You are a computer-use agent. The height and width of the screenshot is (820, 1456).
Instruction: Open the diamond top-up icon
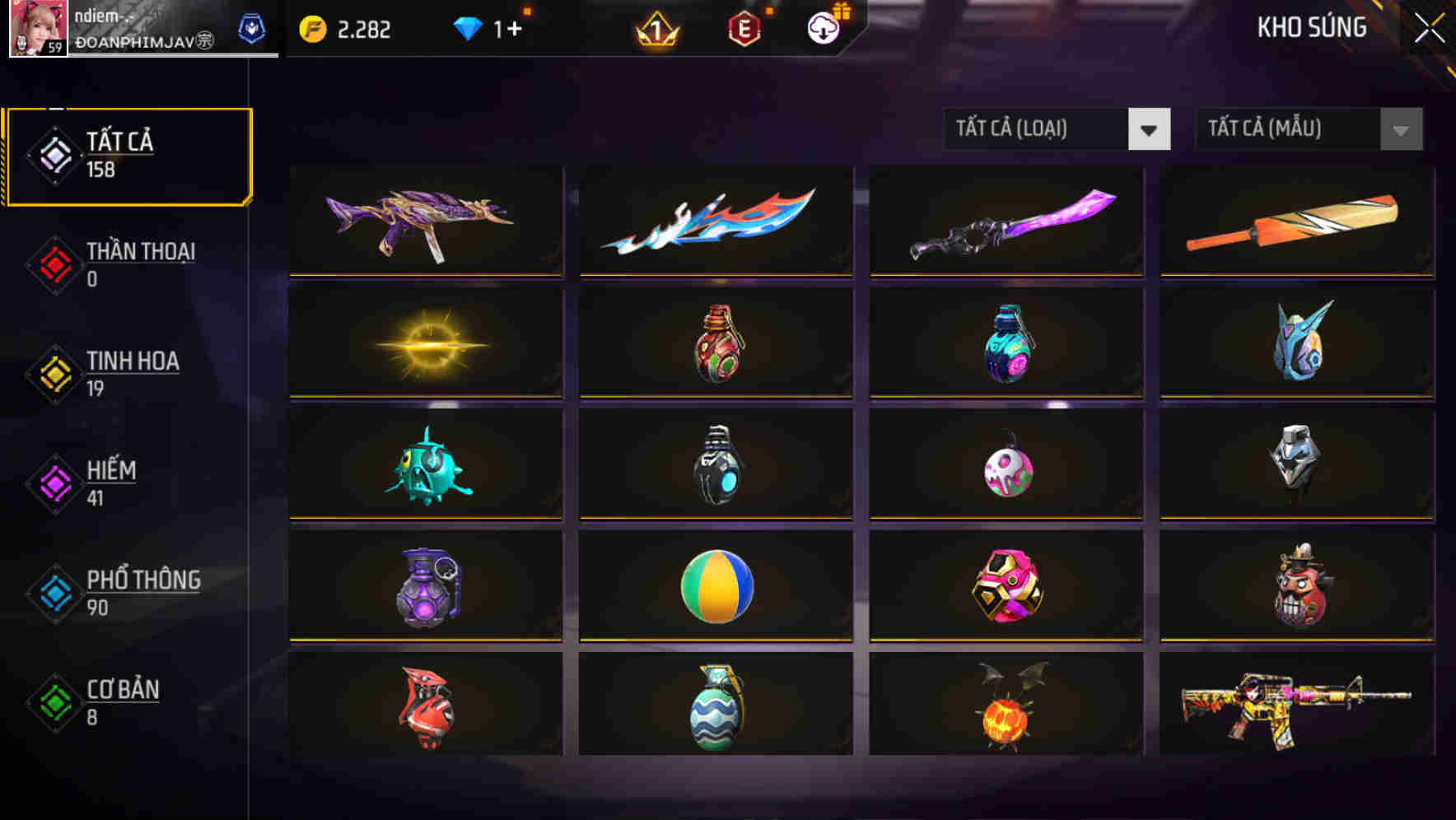point(469,29)
